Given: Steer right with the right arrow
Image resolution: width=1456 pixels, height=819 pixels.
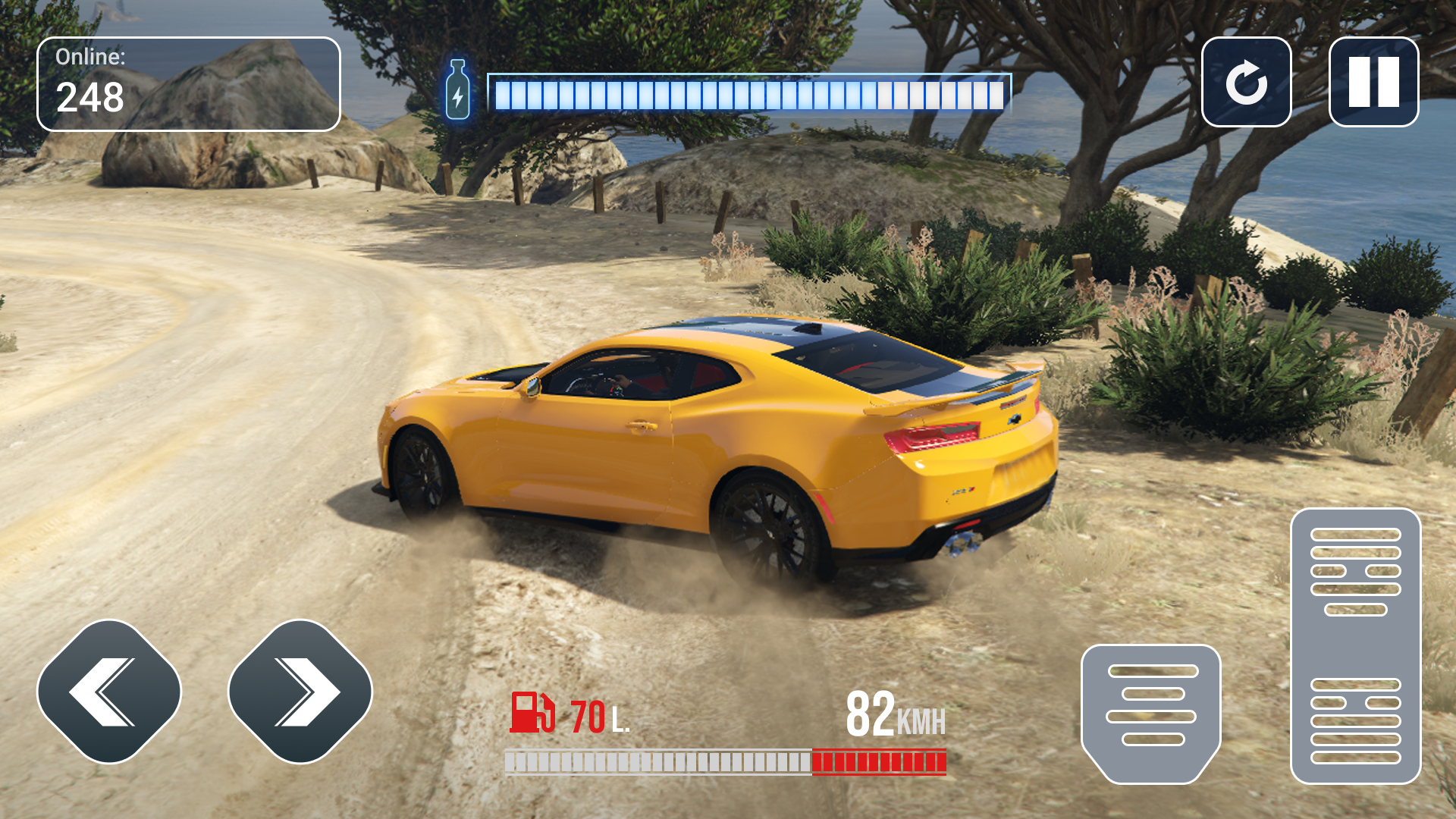Looking at the screenshot, I should click(300, 692).
